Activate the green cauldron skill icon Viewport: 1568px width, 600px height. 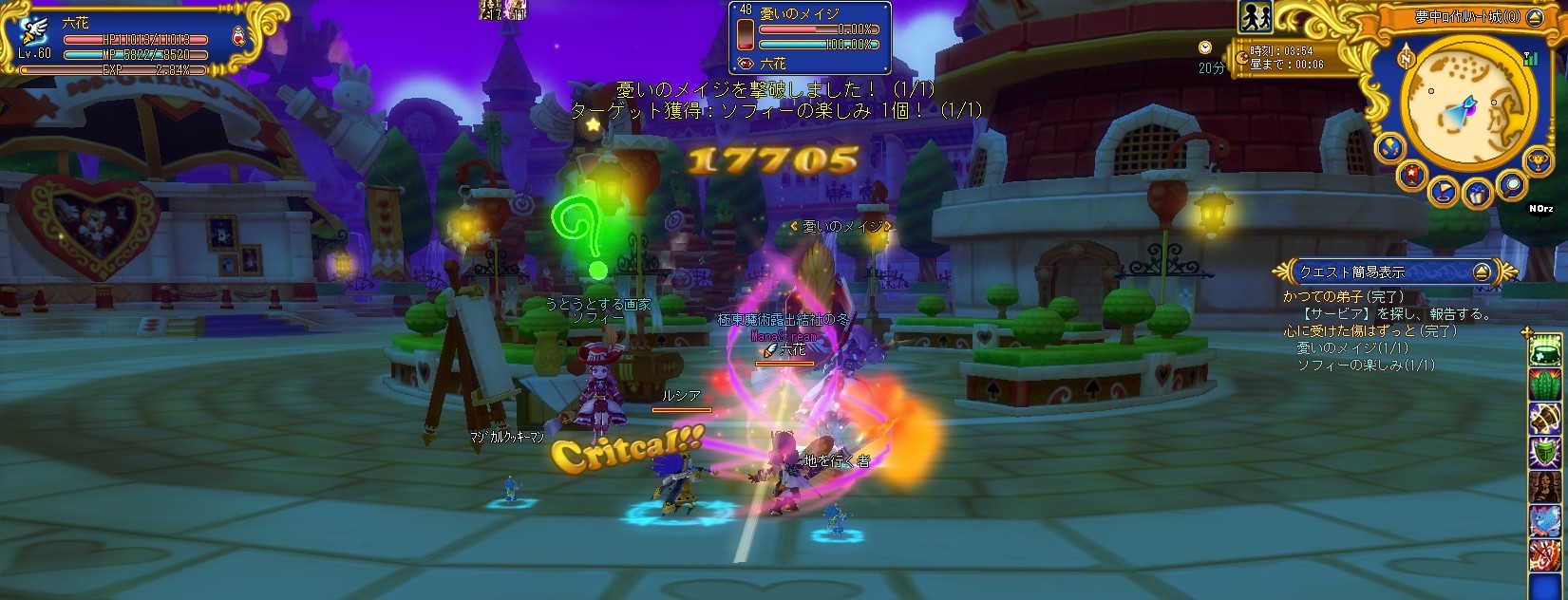click(1546, 351)
